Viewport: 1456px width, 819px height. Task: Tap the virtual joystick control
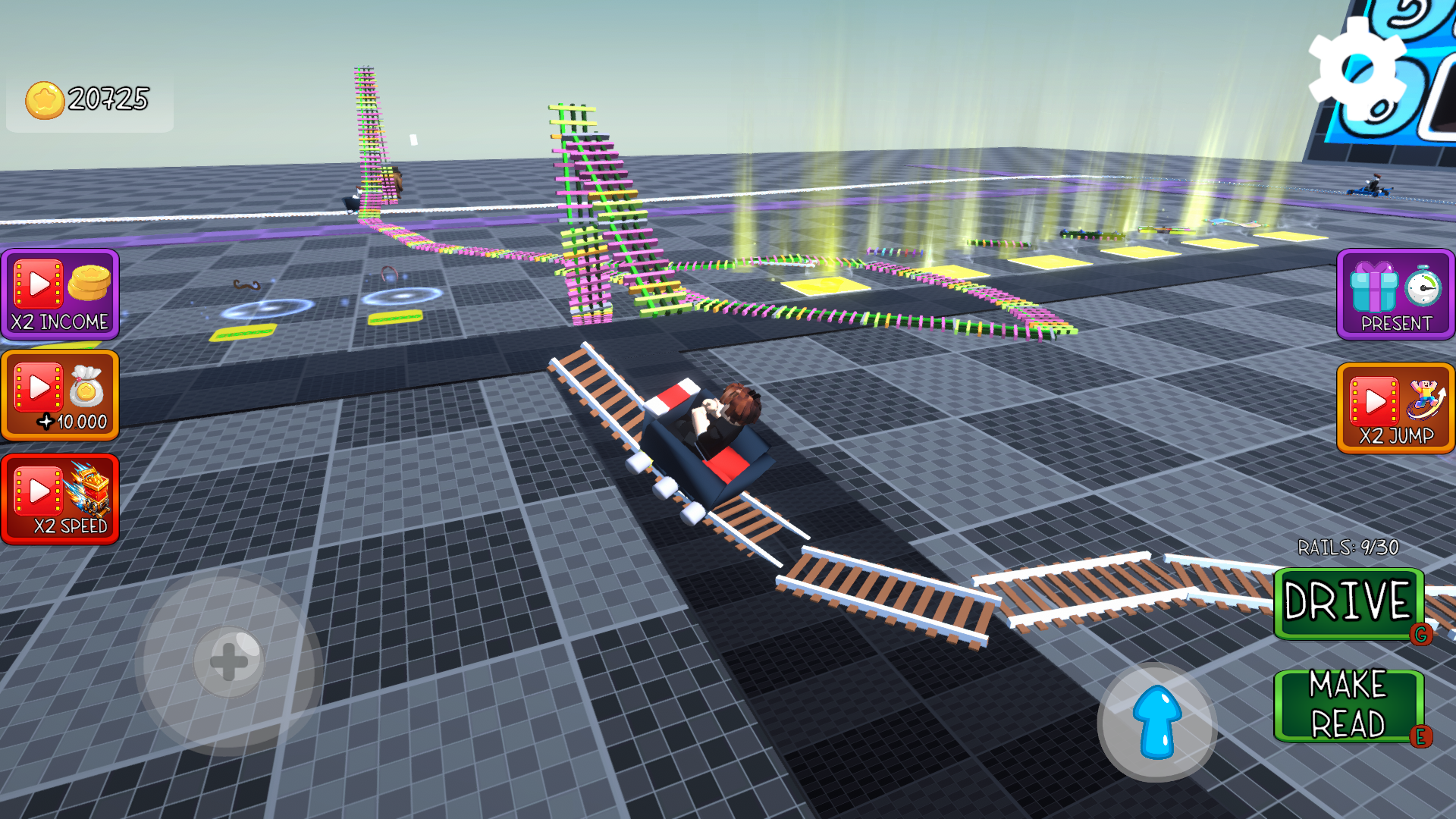tap(229, 662)
